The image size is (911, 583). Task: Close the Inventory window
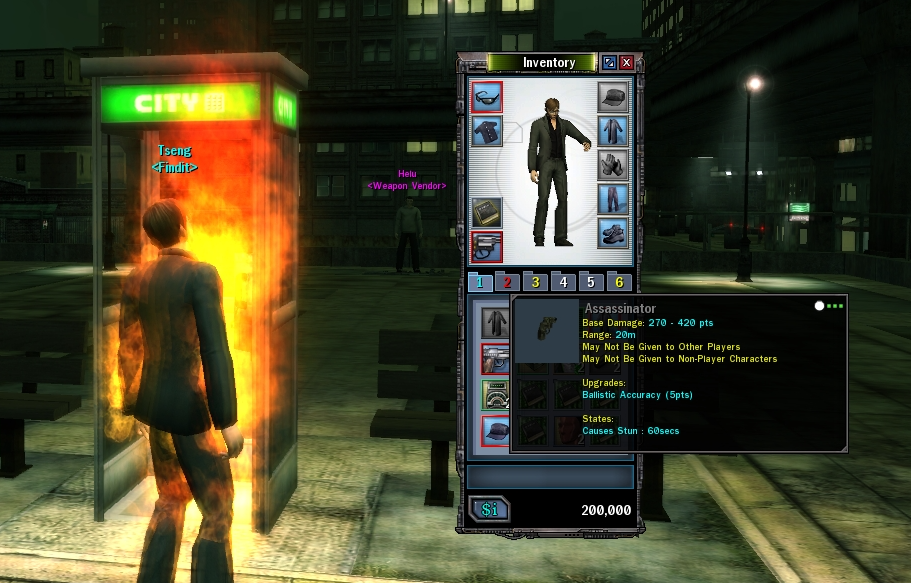tap(627, 63)
